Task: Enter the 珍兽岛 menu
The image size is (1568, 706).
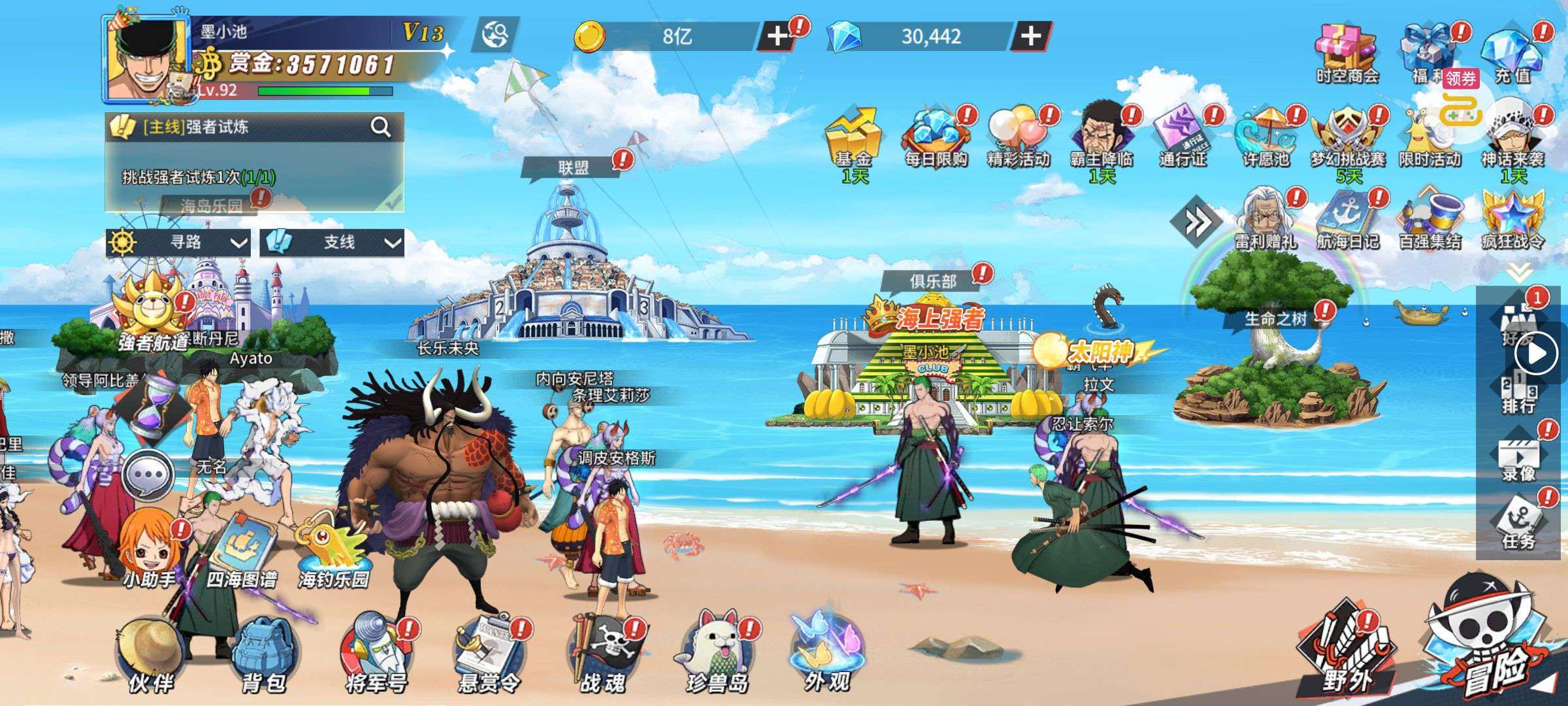Action: point(715,654)
